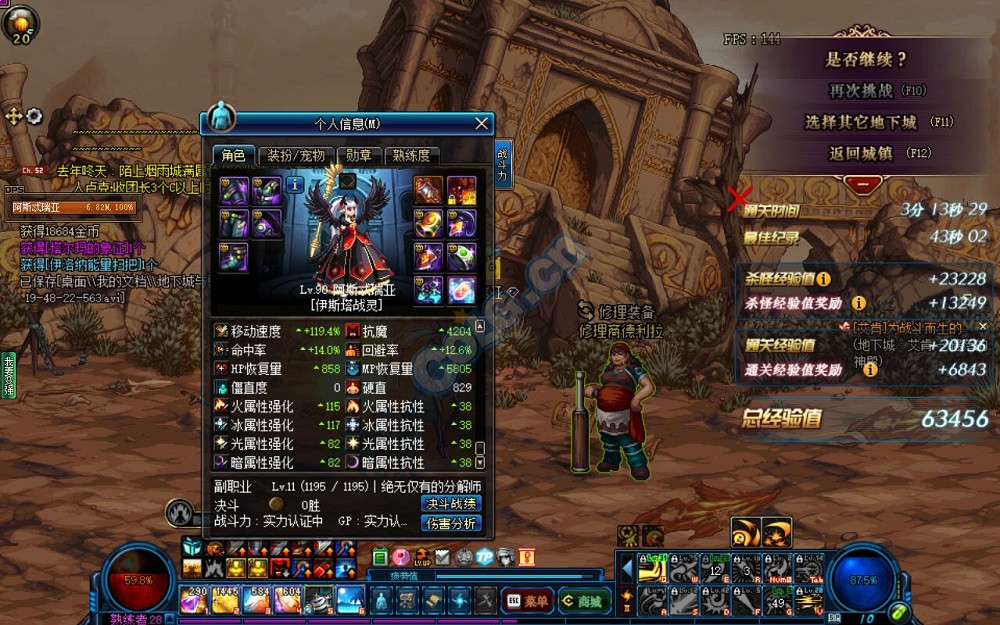Viewport: 1000px width, 625px height.
Task: Choose 再次挑战 to retry the dungeon
Action: [x=861, y=91]
